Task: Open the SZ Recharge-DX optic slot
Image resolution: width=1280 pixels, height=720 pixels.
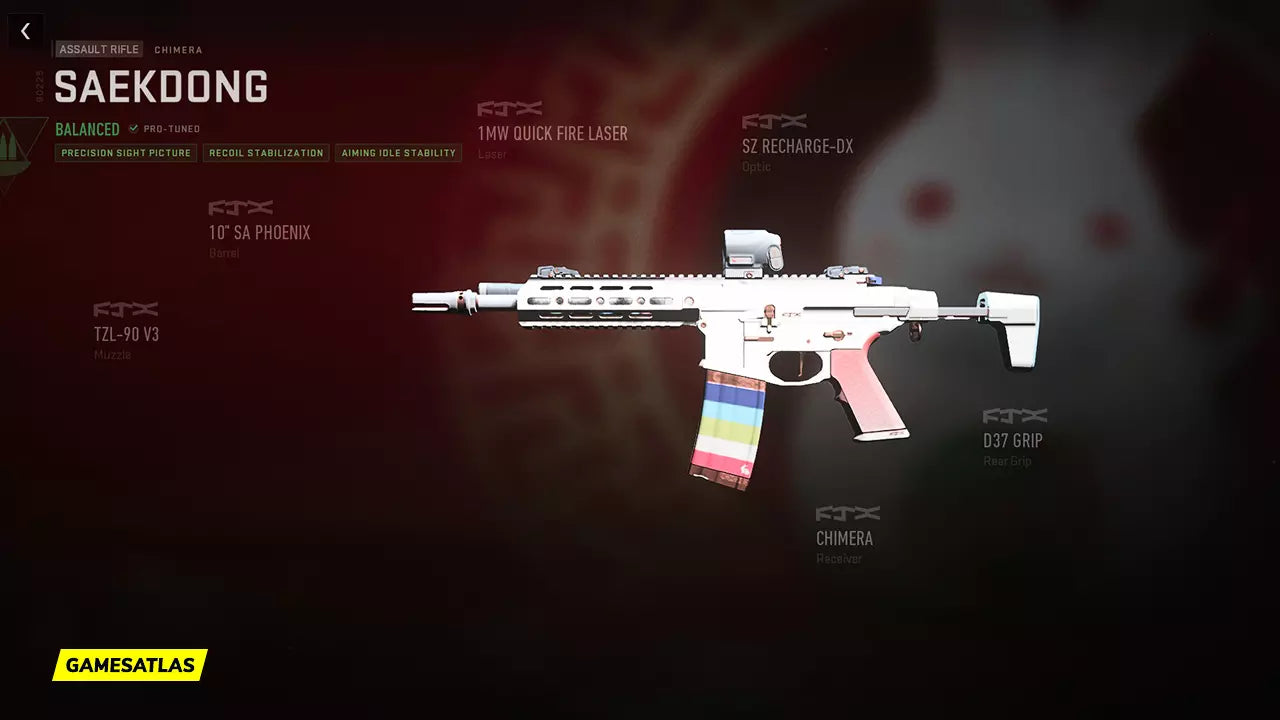Action: [x=797, y=146]
